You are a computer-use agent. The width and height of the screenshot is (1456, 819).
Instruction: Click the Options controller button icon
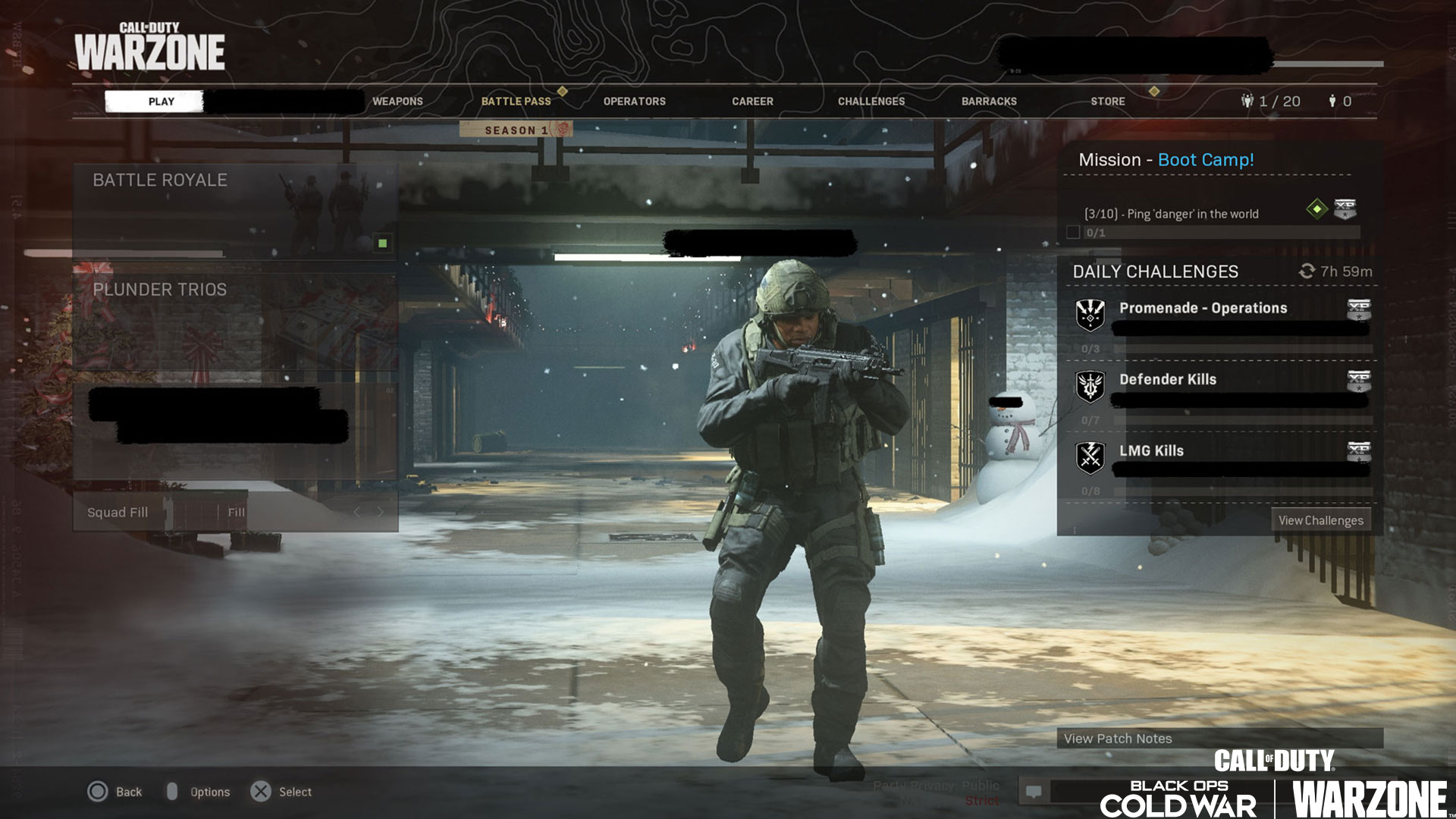pos(173,791)
